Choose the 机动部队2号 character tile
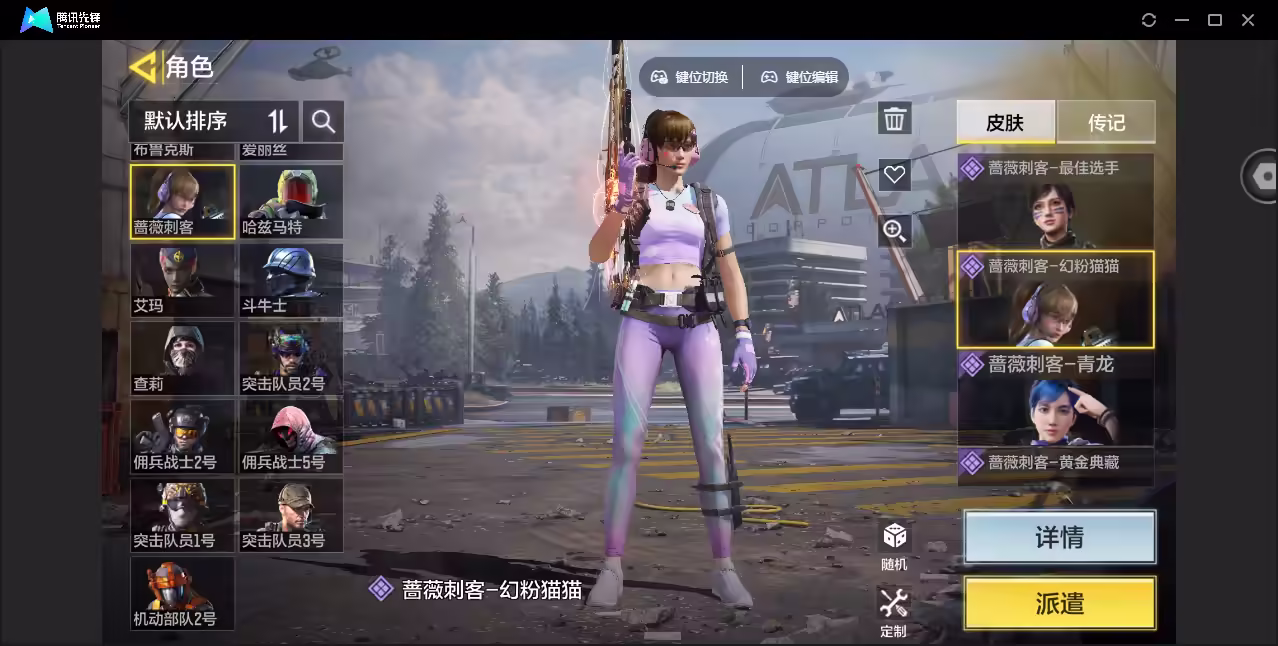 182,593
